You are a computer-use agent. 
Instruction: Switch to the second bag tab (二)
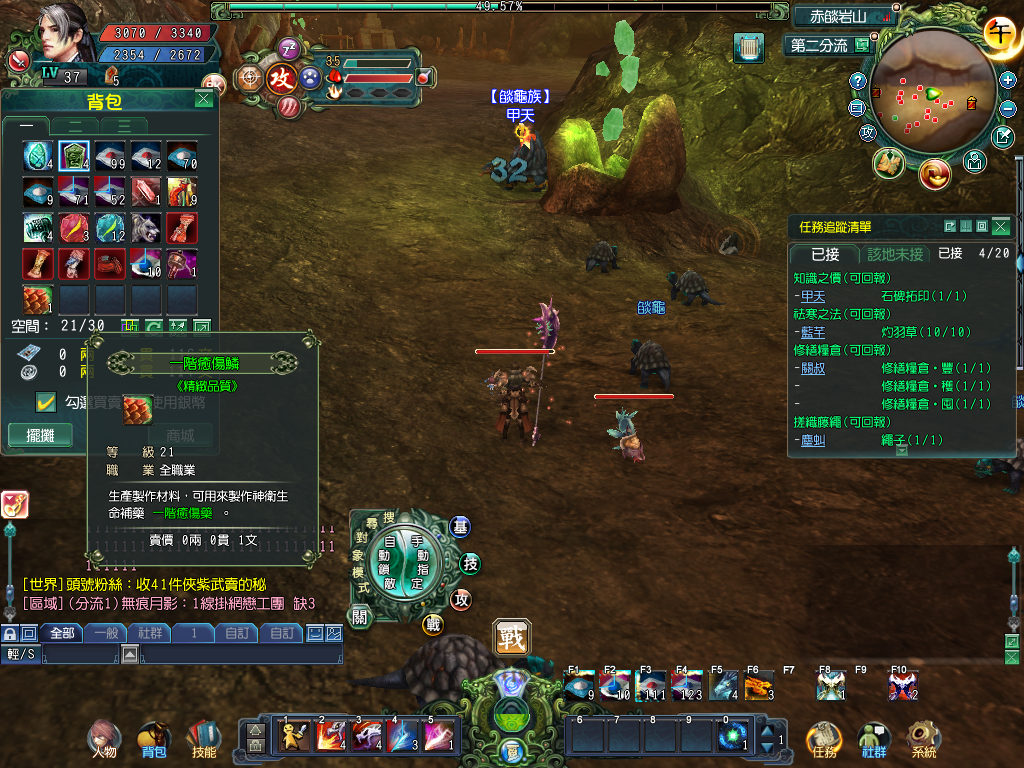point(75,126)
